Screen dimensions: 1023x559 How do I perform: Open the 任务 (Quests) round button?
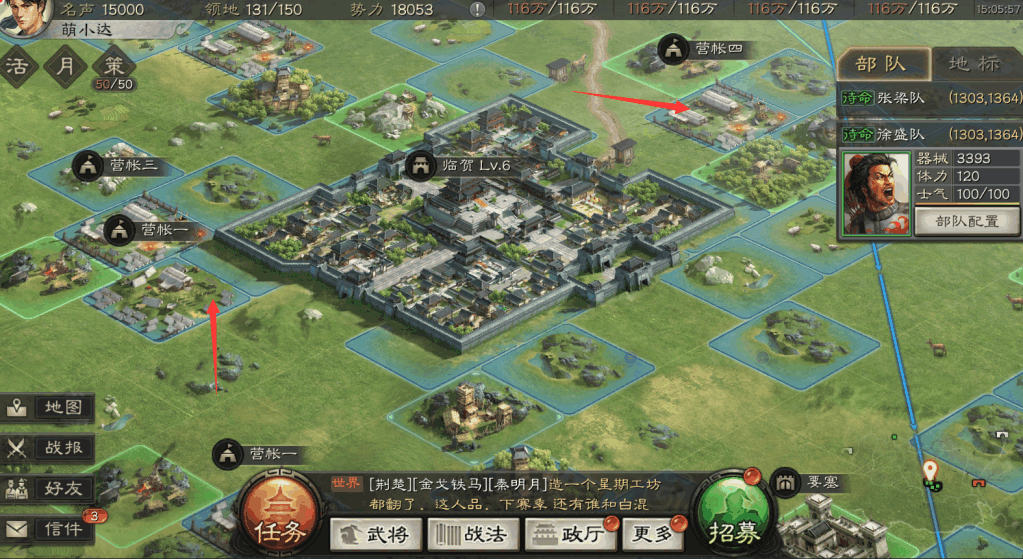click(x=274, y=520)
